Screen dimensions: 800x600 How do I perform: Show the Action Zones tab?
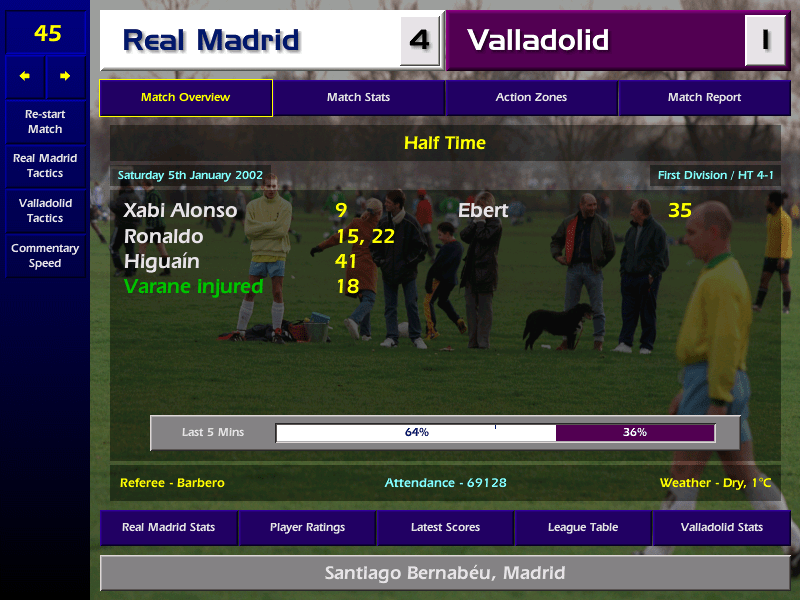[x=531, y=98]
